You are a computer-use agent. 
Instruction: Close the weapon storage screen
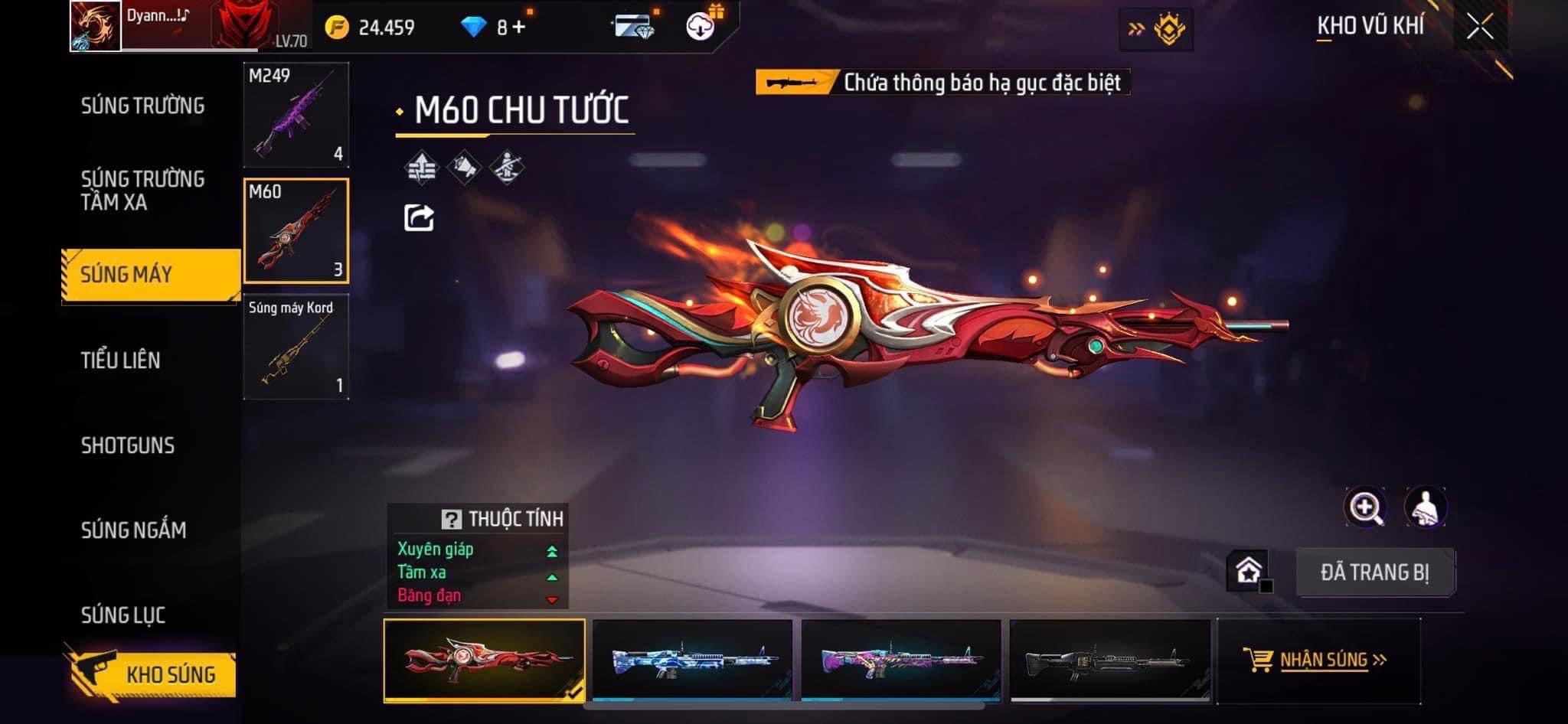[1480, 27]
